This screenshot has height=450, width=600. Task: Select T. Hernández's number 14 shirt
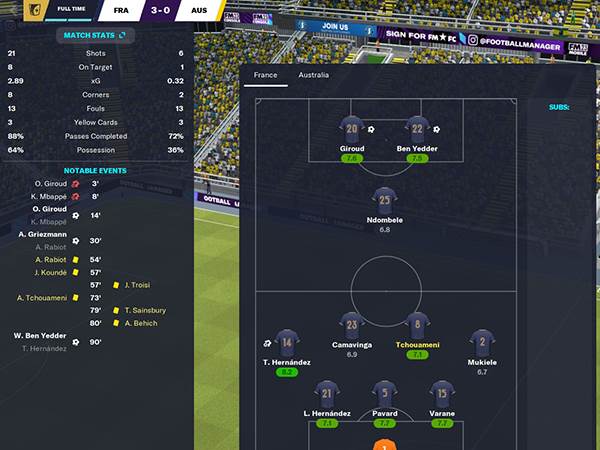point(287,340)
